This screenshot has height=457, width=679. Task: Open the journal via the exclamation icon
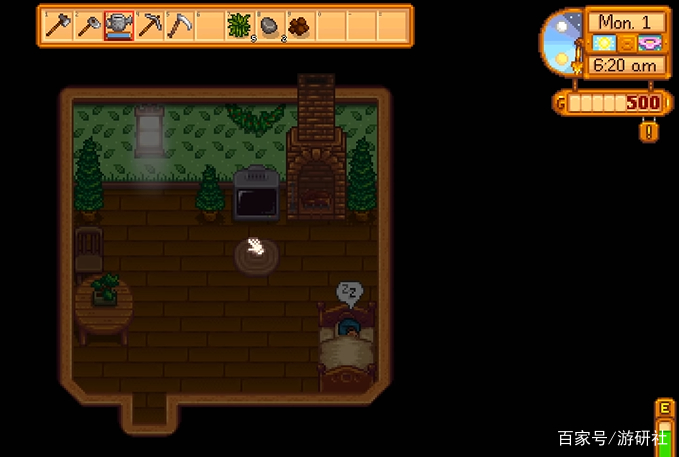click(x=650, y=131)
